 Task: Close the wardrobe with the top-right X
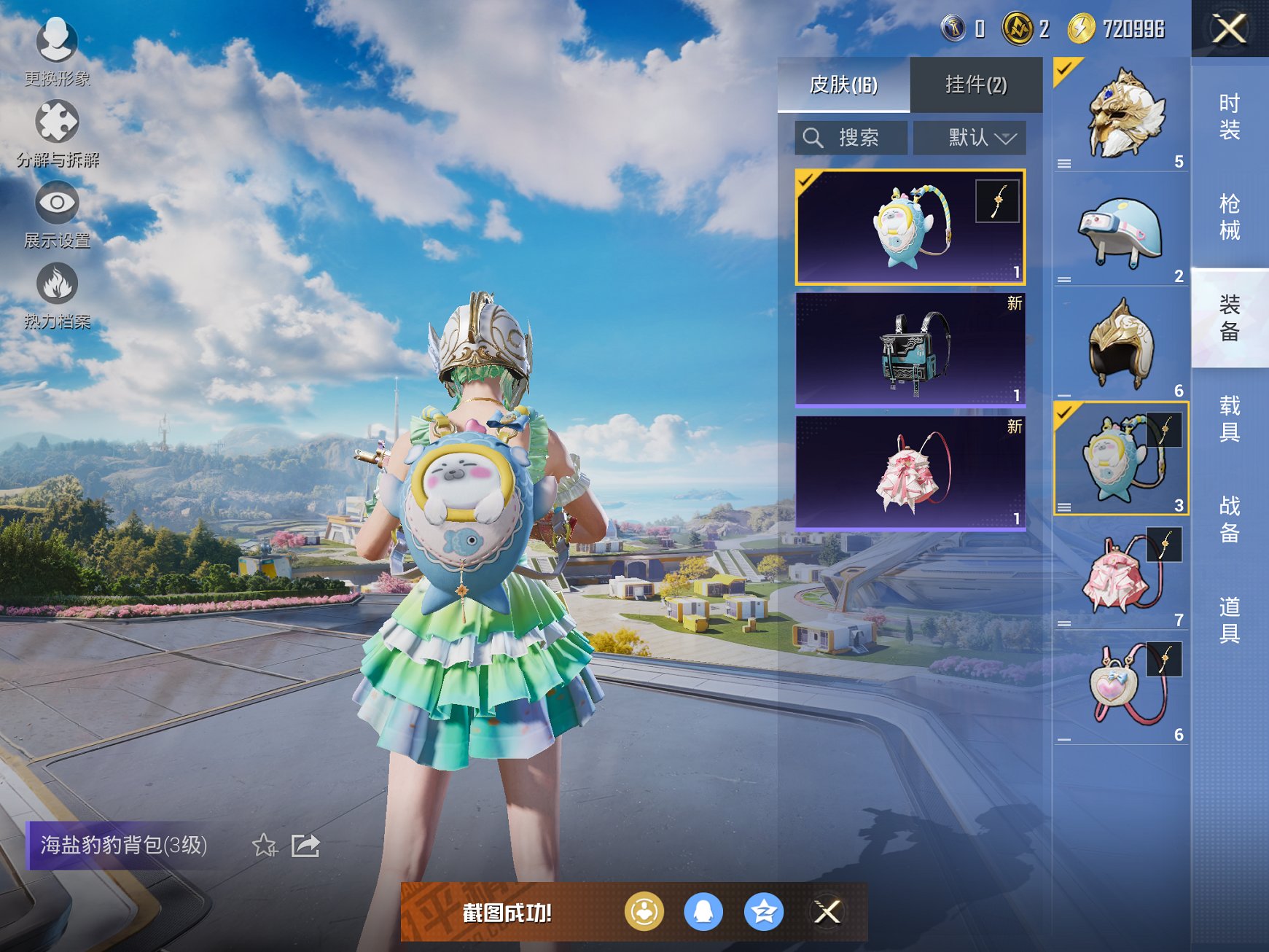(1229, 29)
